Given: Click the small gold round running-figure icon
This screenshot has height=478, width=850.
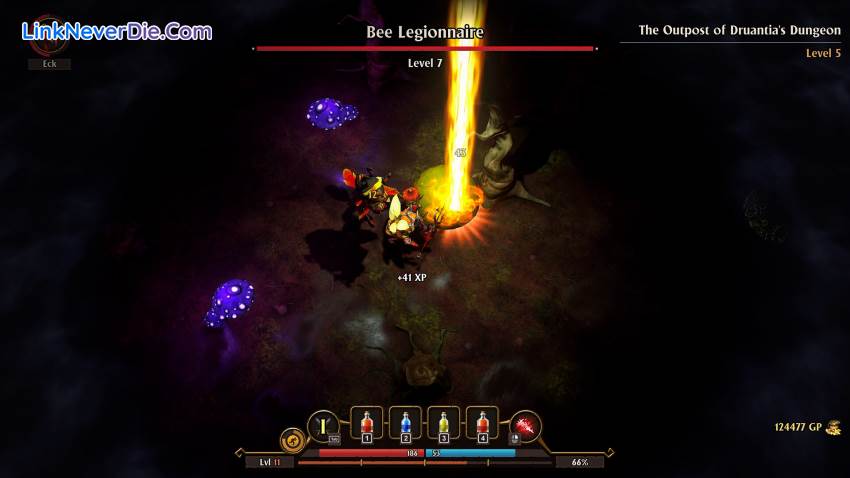Looking at the screenshot, I should [292, 439].
